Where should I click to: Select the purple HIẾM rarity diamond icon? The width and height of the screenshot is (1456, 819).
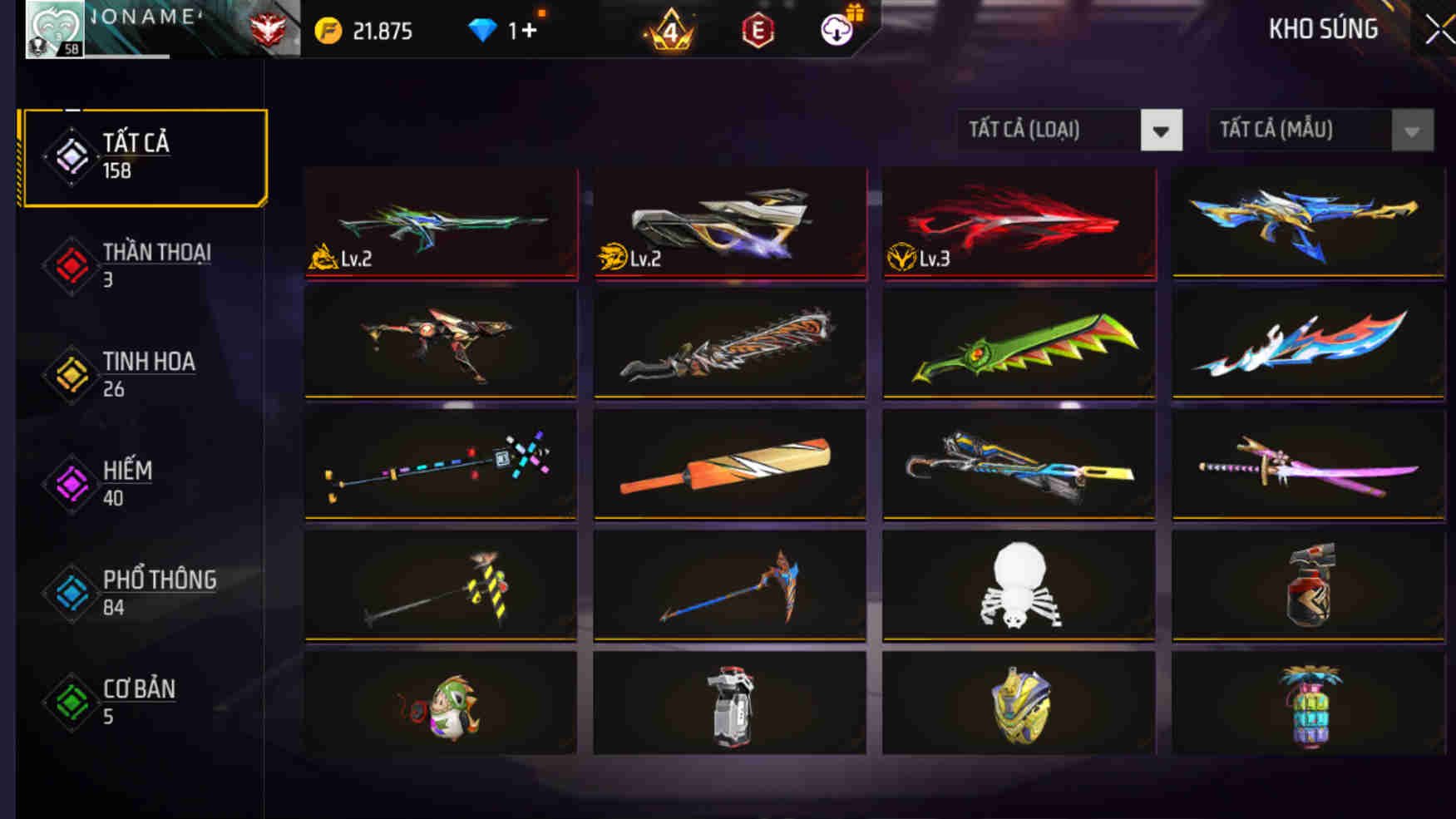click(x=71, y=484)
